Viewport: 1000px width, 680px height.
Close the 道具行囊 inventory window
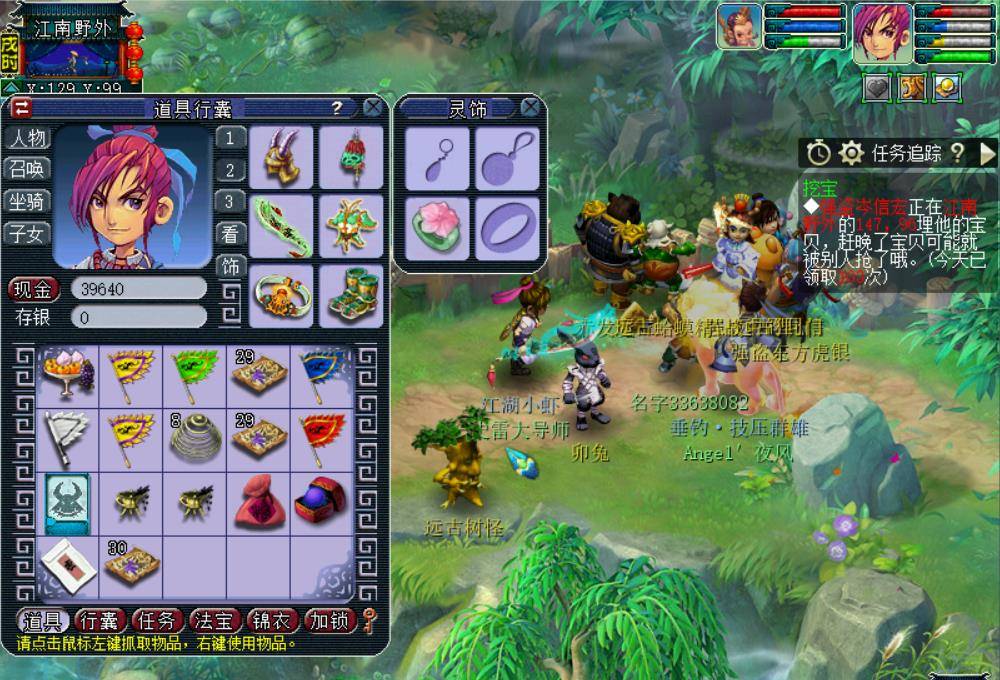coord(373,107)
